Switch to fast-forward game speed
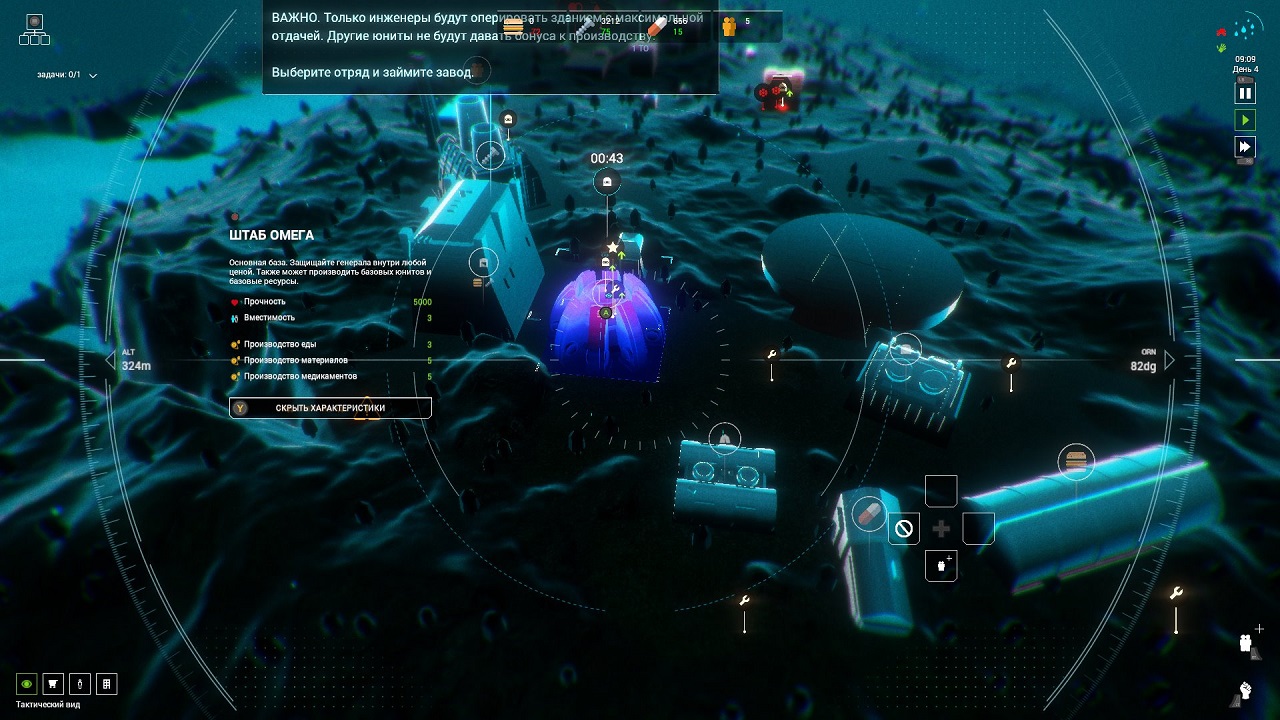This screenshot has height=720, width=1280. [x=1245, y=147]
